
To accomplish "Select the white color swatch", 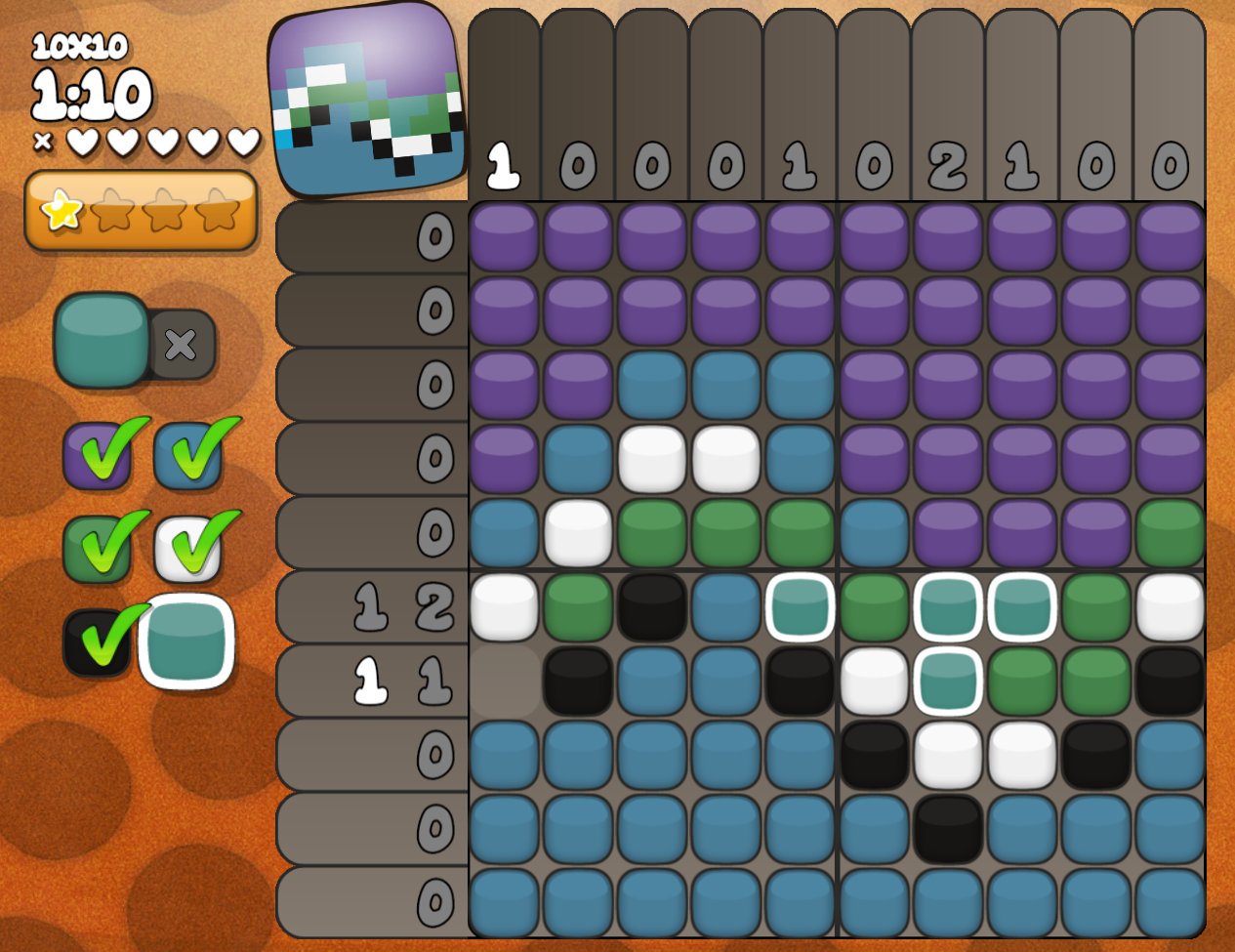I will pos(186,549).
